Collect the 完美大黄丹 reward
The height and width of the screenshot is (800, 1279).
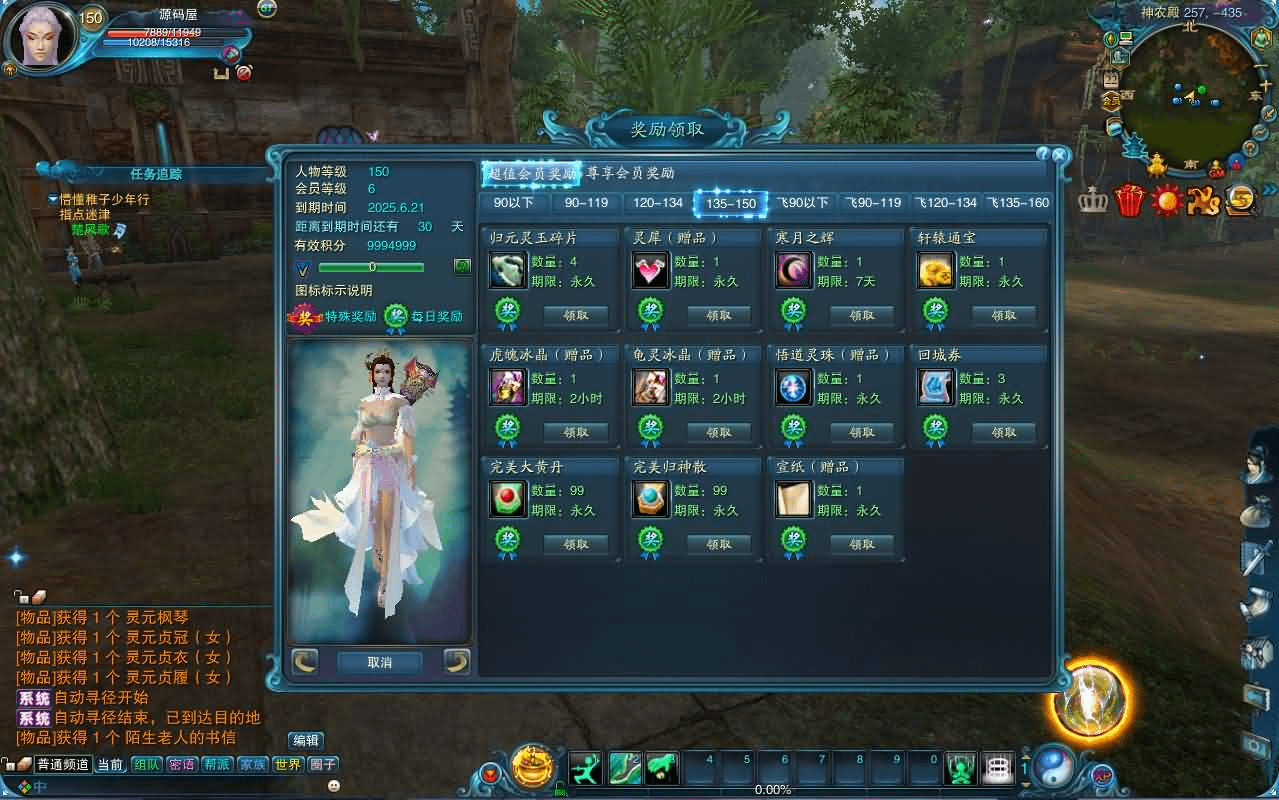pyautogui.click(x=576, y=544)
